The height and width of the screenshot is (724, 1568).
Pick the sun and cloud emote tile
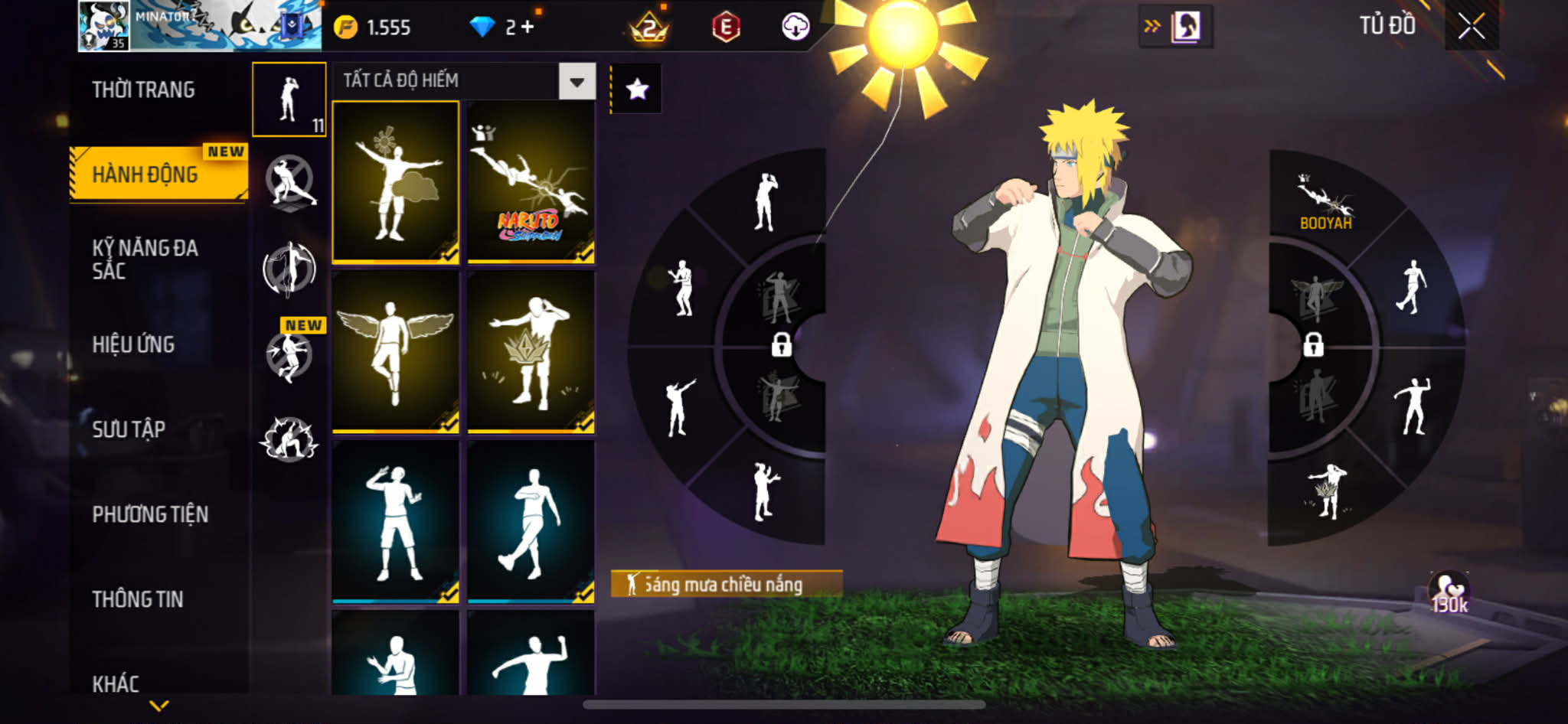coord(395,182)
